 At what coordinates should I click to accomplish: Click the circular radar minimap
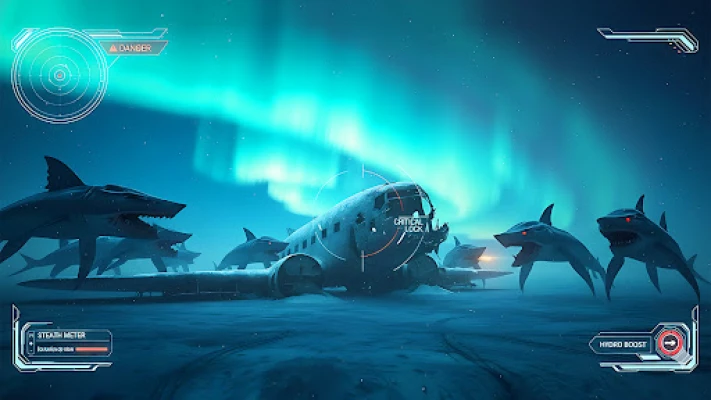[59, 74]
